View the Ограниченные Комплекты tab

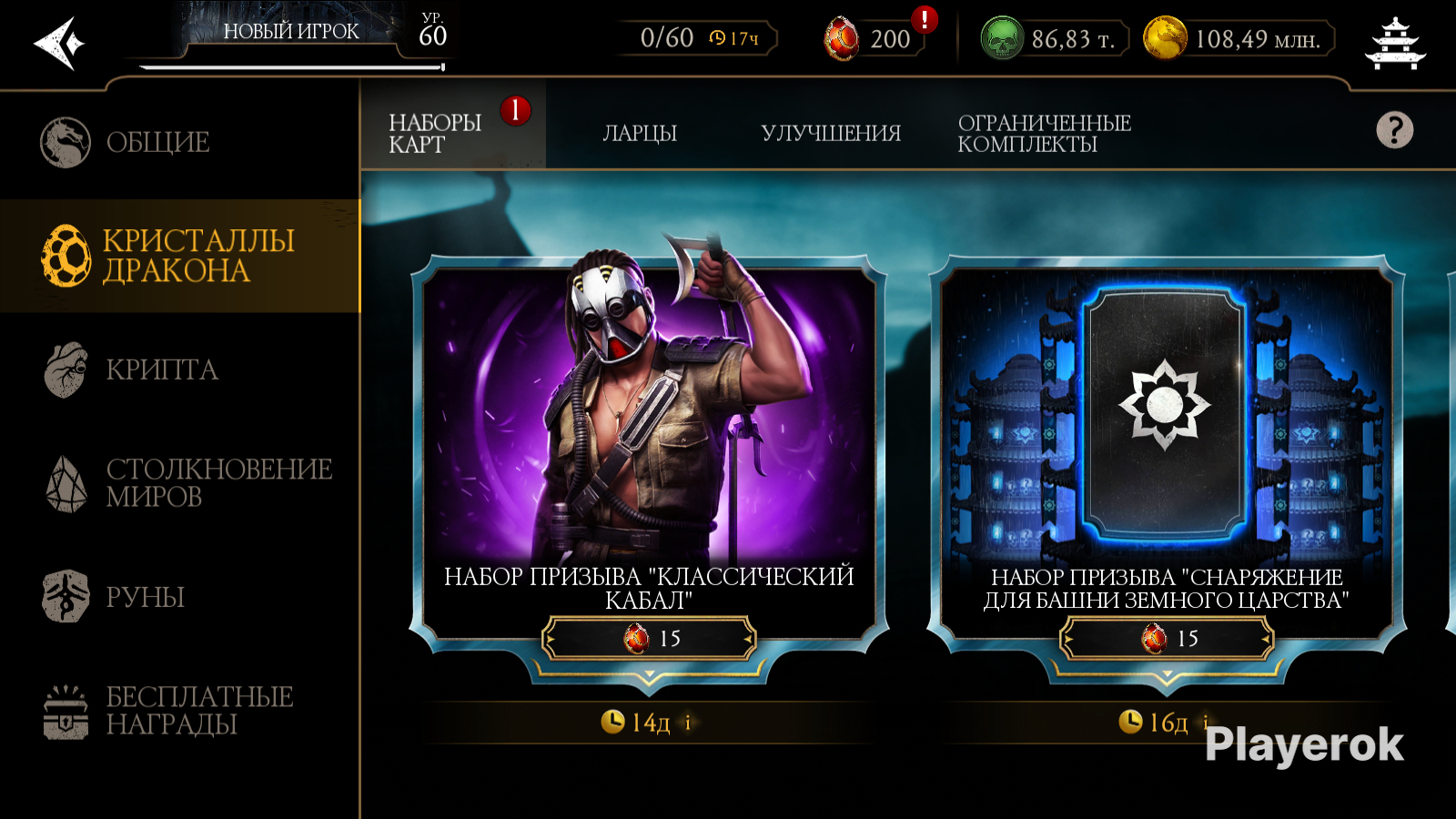coord(1043,133)
